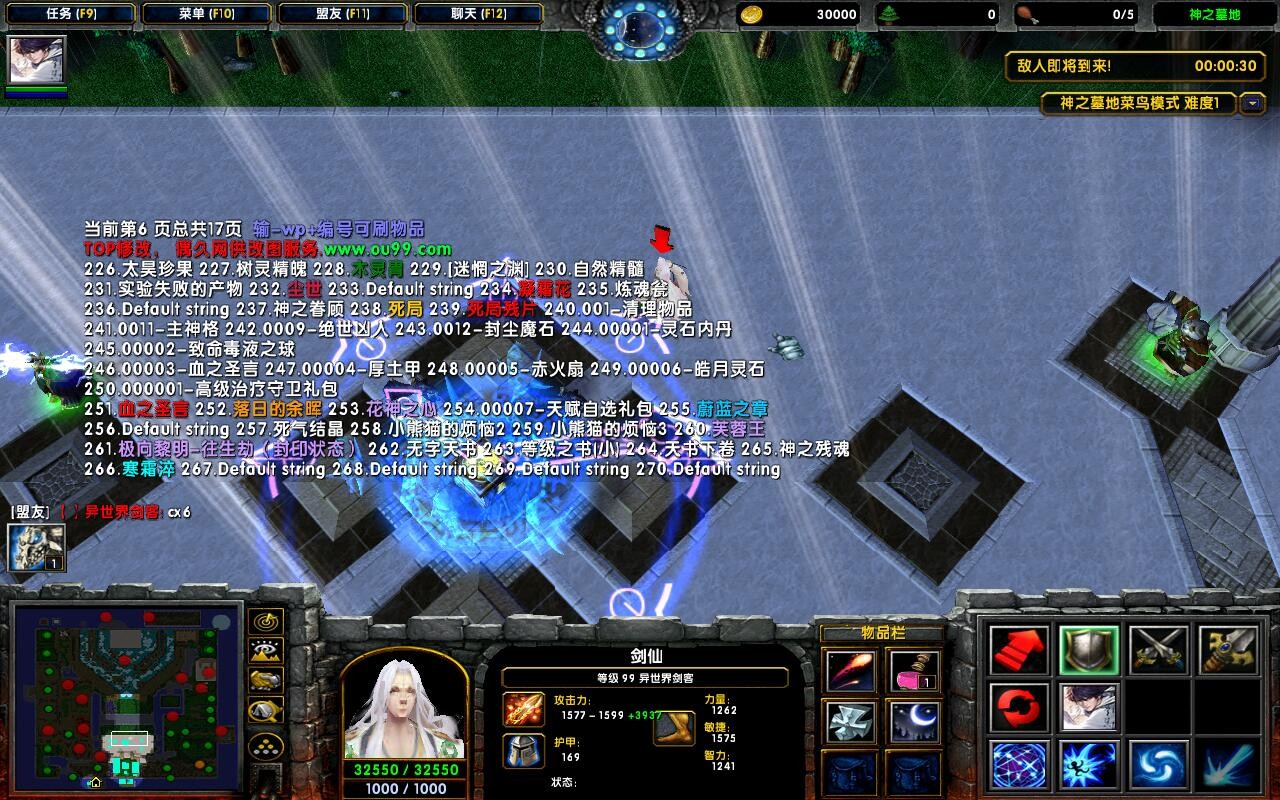Toggle formation movement below the minimap buttons
Image resolution: width=1280 pixels, height=800 pixels.
[265, 746]
